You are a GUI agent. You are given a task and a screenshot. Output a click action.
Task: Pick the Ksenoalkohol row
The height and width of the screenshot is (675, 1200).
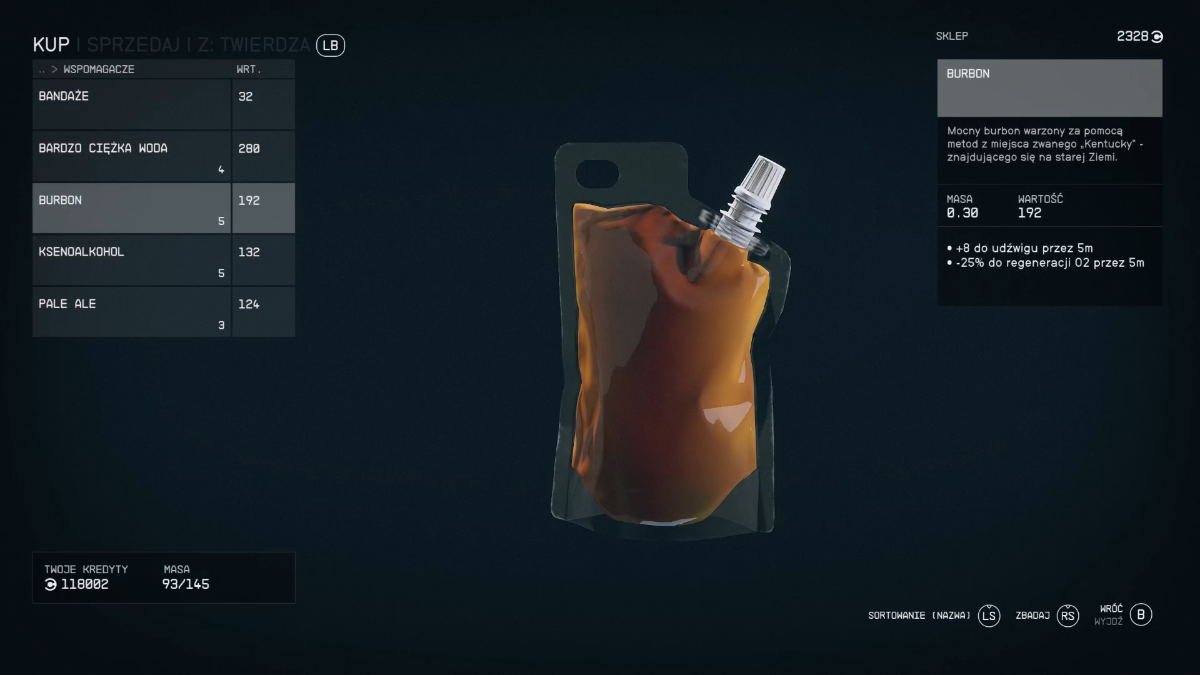(x=132, y=260)
